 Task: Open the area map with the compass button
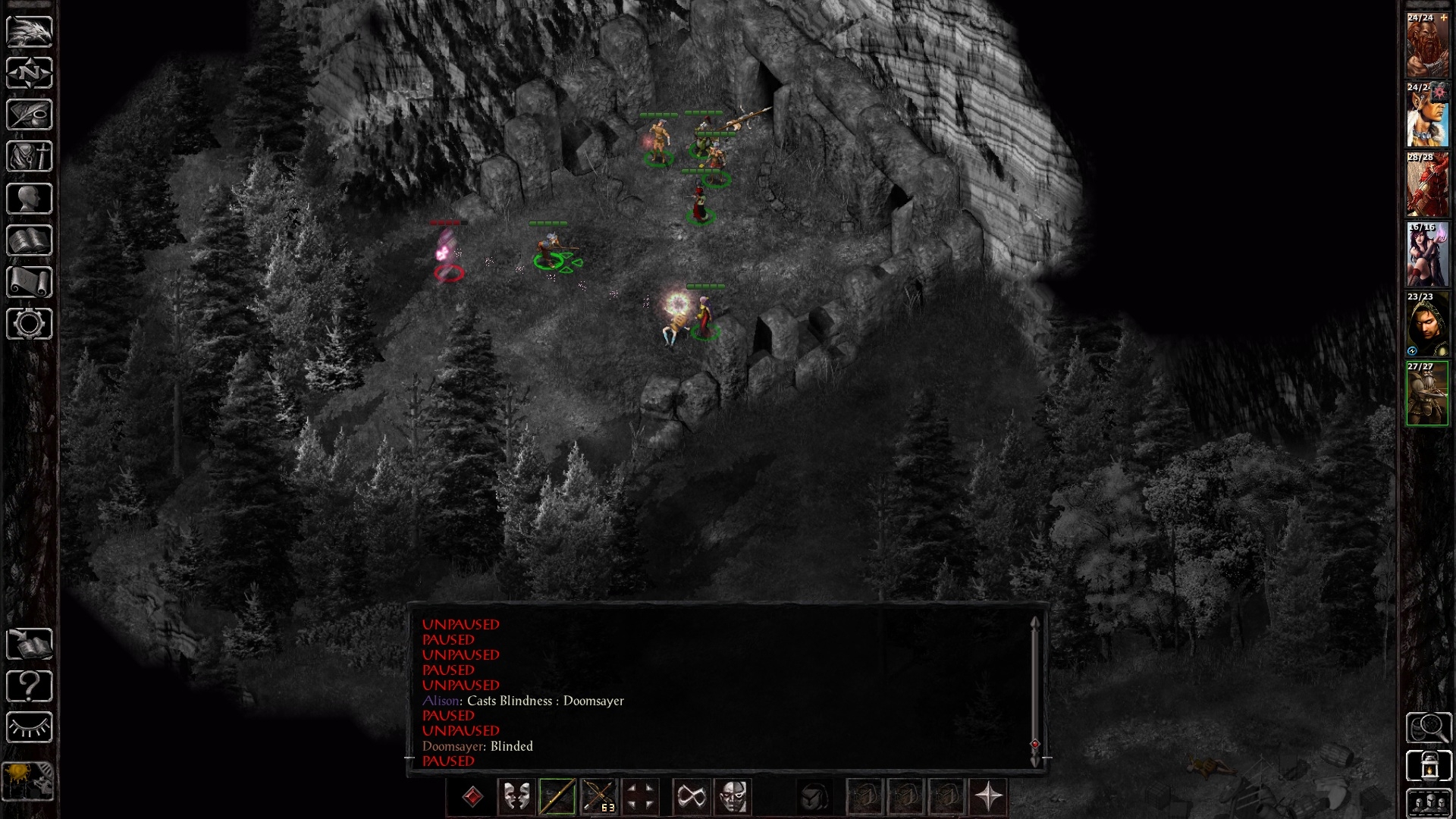tap(30, 74)
